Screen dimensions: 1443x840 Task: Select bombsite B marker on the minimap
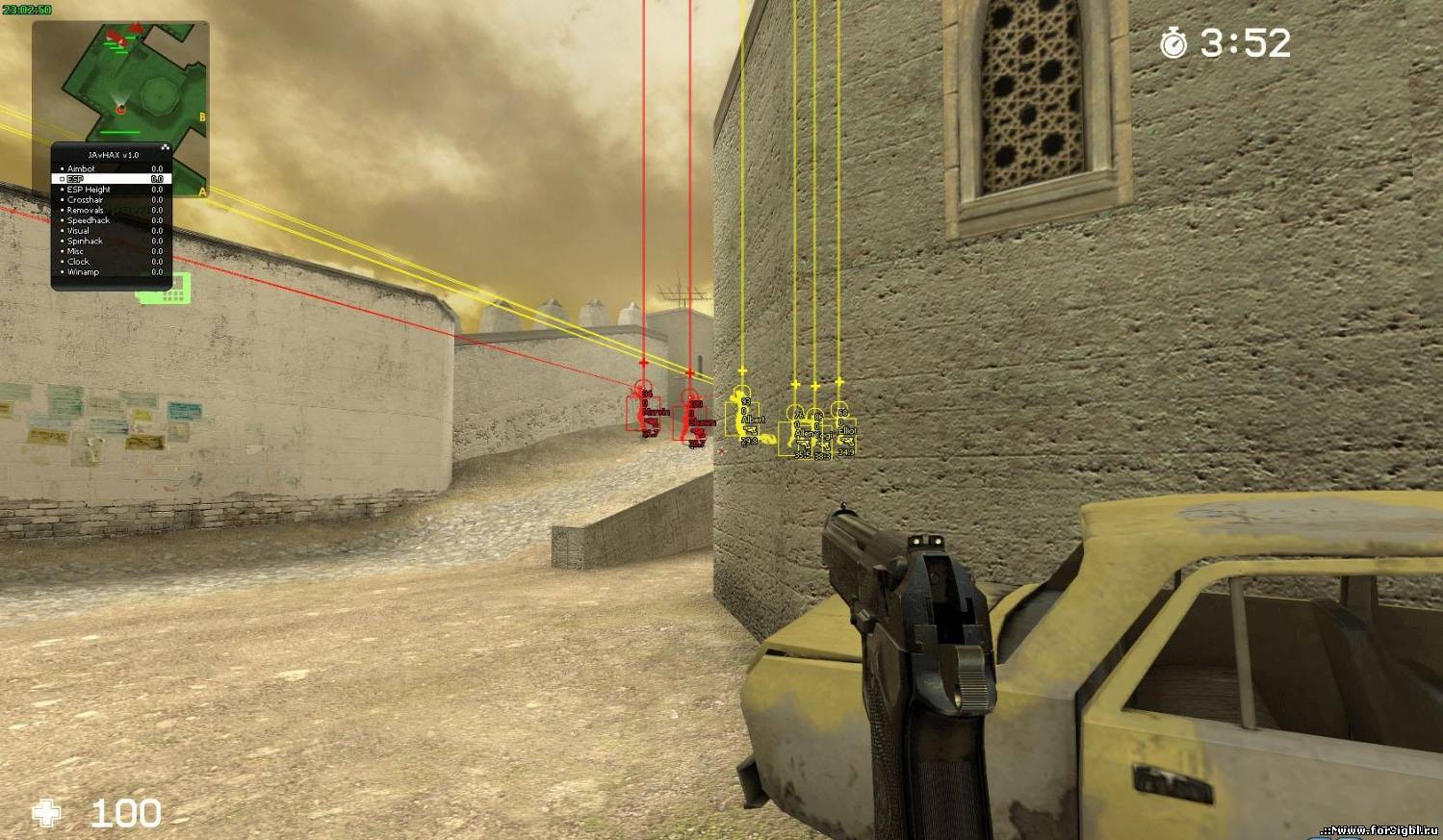click(202, 115)
